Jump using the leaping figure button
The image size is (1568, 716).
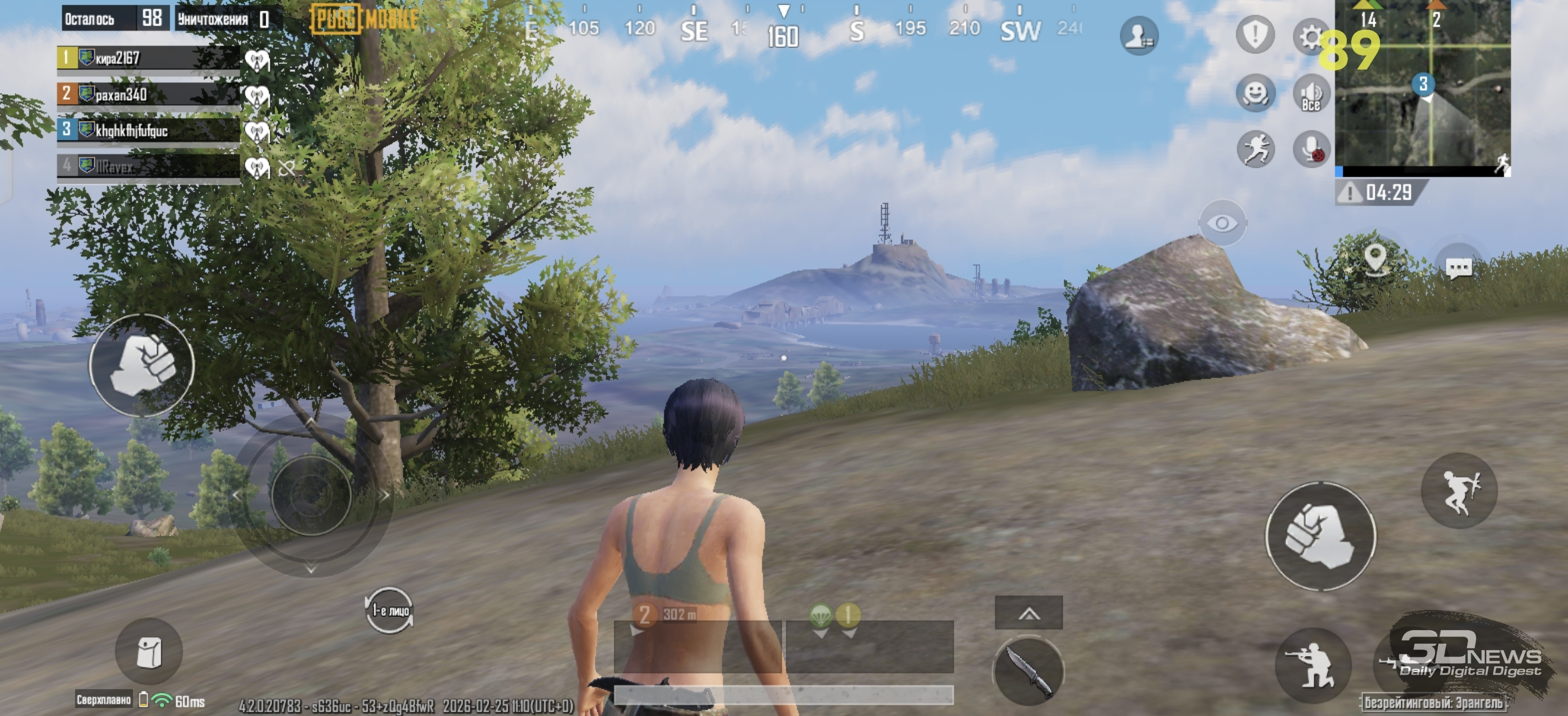click(x=1458, y=490)
